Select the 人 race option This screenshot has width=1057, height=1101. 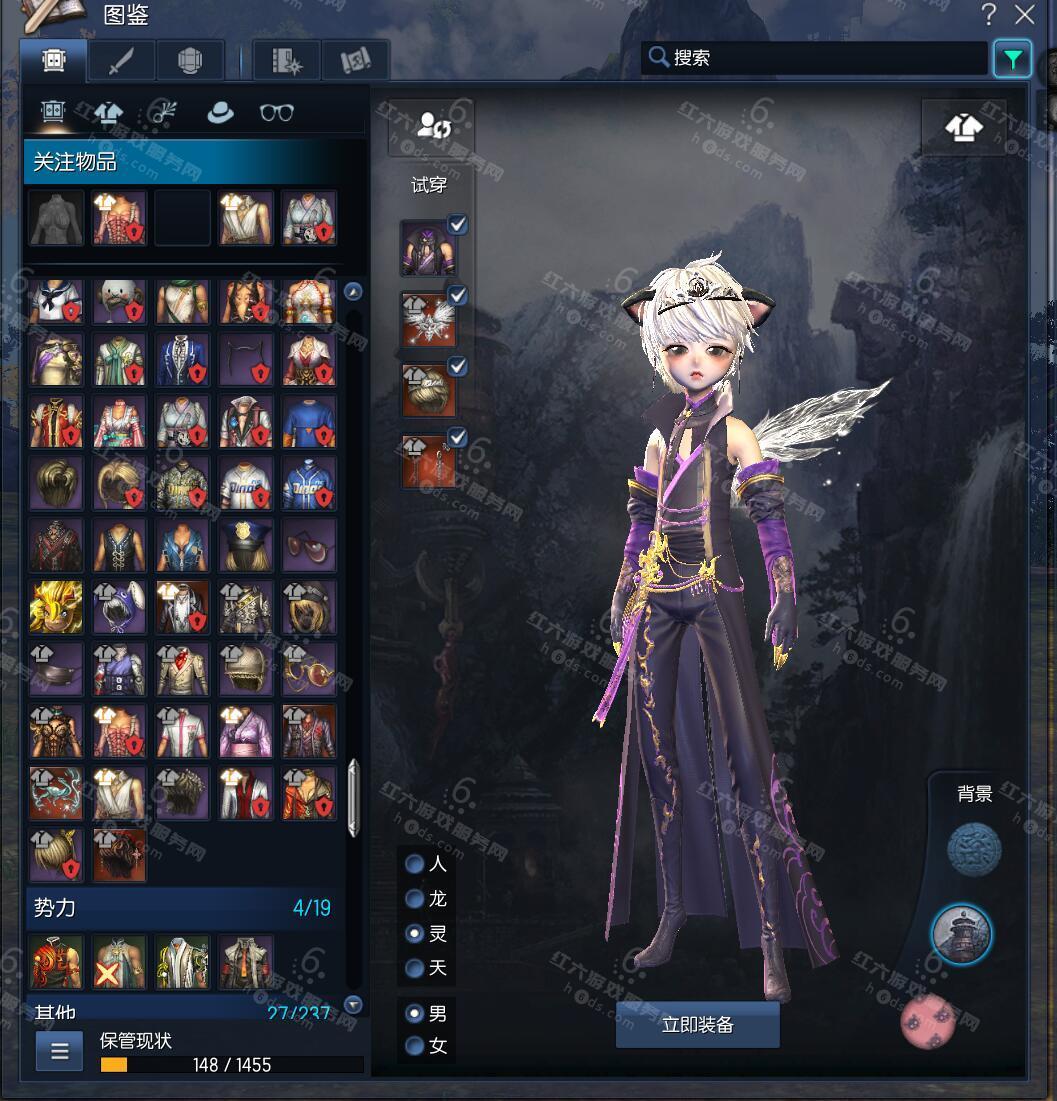tap(415, 865)
